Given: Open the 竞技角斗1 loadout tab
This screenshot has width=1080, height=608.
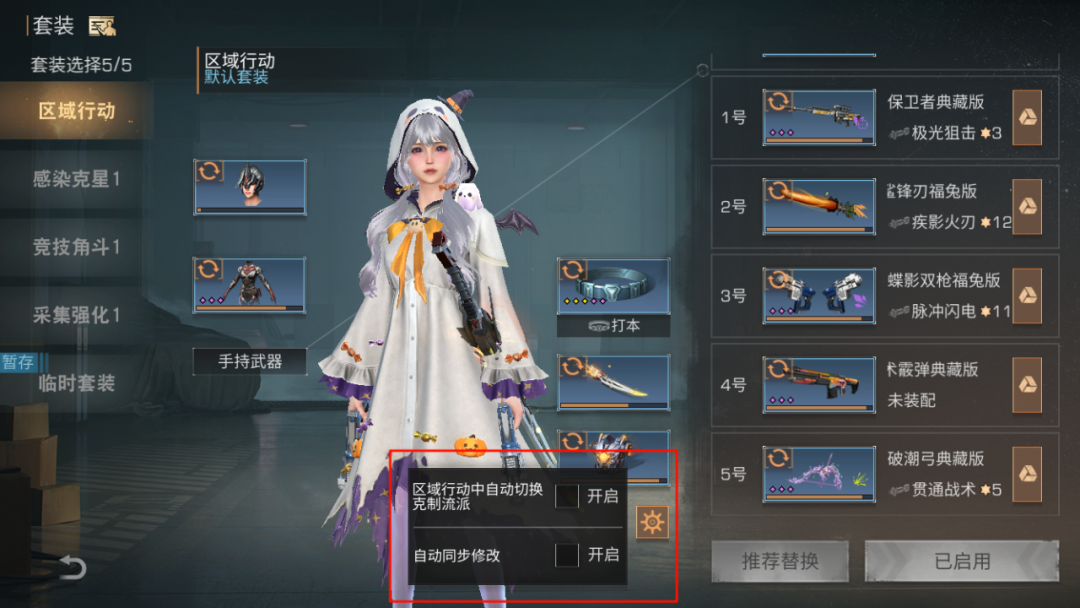Looking at the screenshot, I should pos(76,247).
